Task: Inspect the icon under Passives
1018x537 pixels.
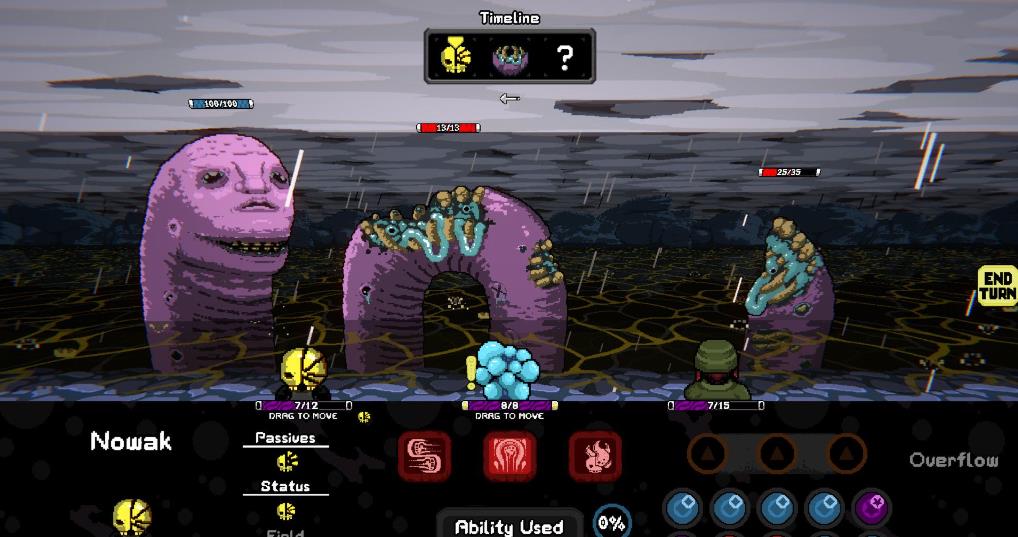Action: 286,461
